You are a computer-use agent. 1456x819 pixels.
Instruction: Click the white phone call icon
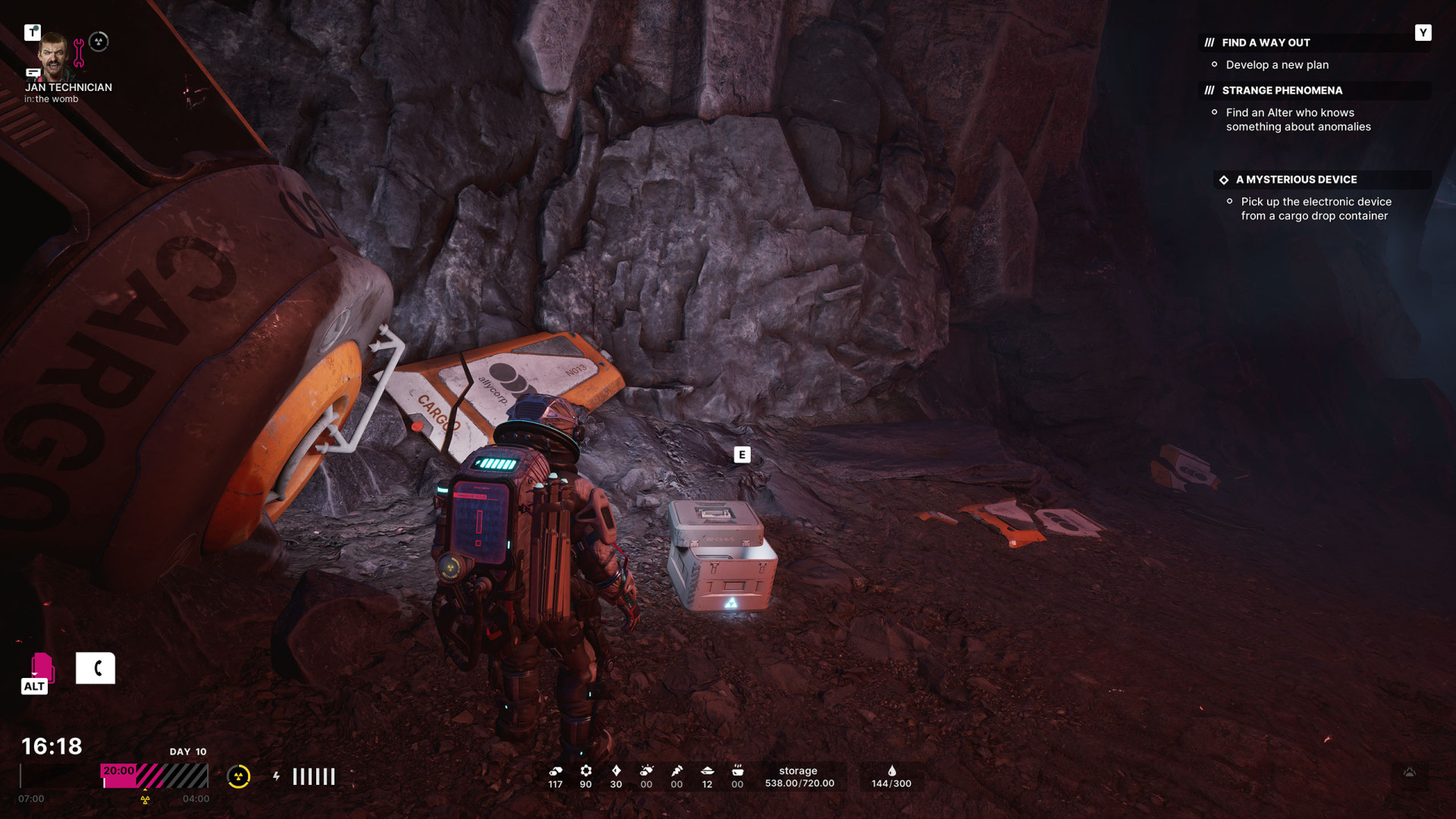(96, 668)
